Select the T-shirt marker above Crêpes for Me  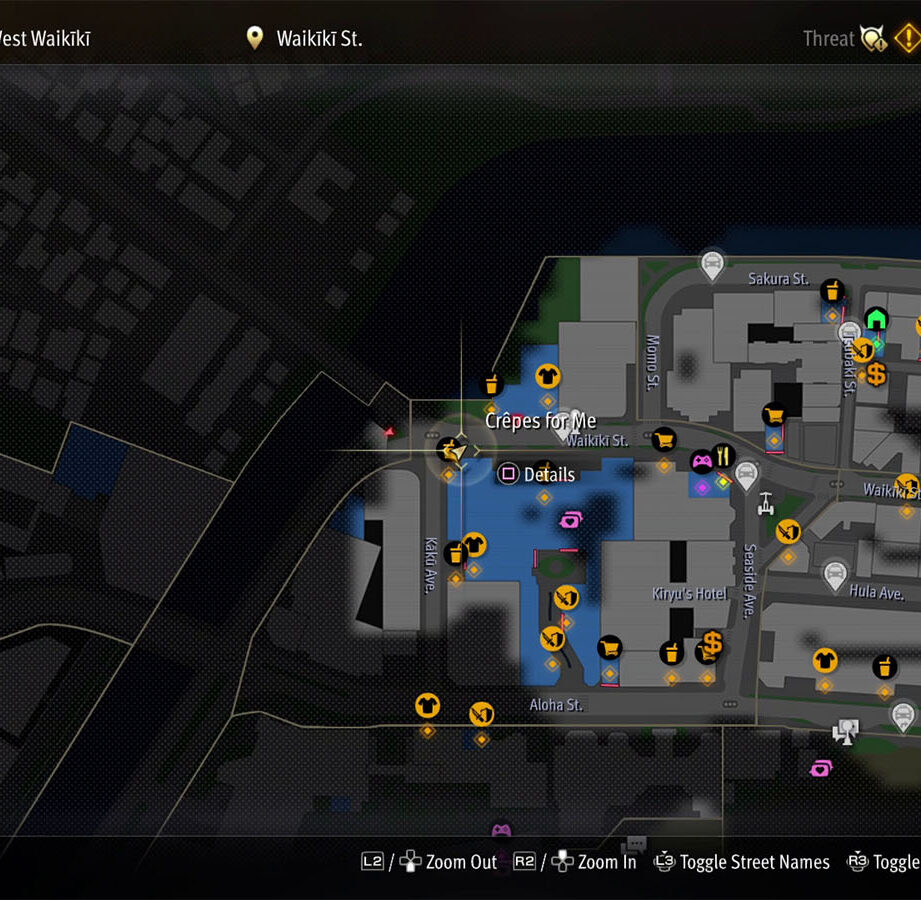click(547, 376)
